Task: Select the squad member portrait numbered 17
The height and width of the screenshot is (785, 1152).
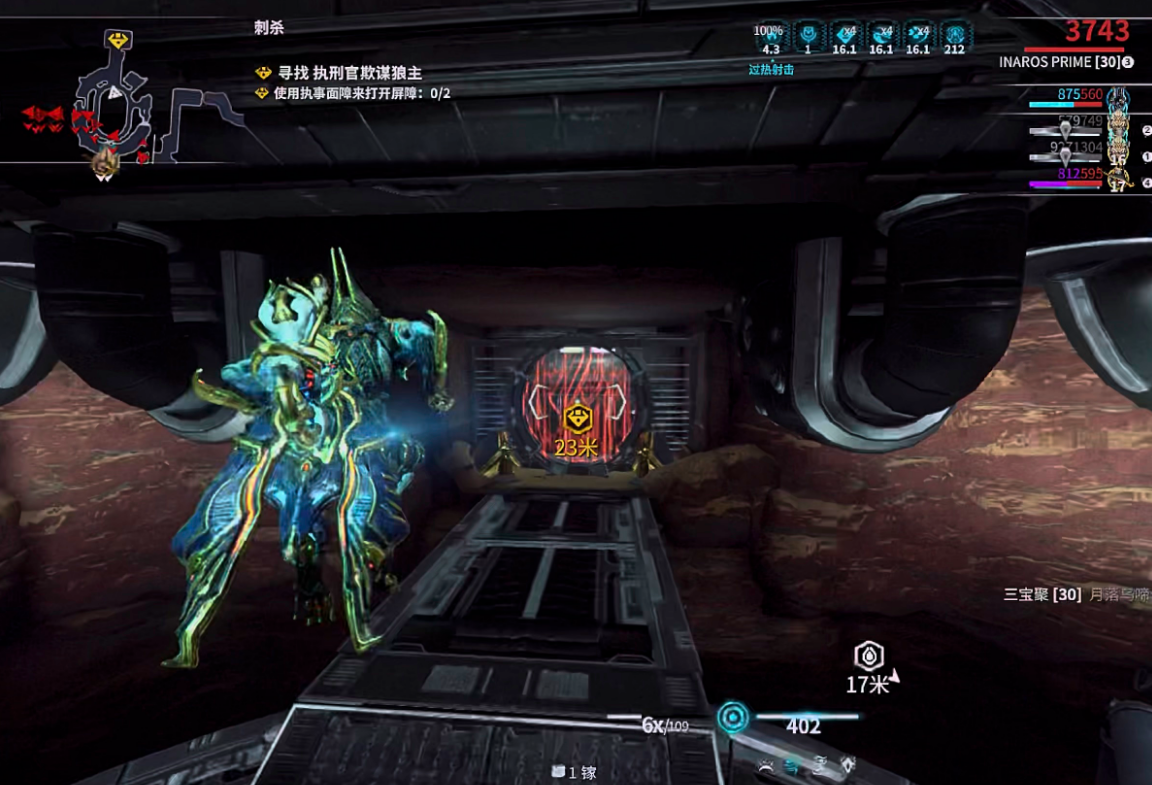Action: point(1118,181)
